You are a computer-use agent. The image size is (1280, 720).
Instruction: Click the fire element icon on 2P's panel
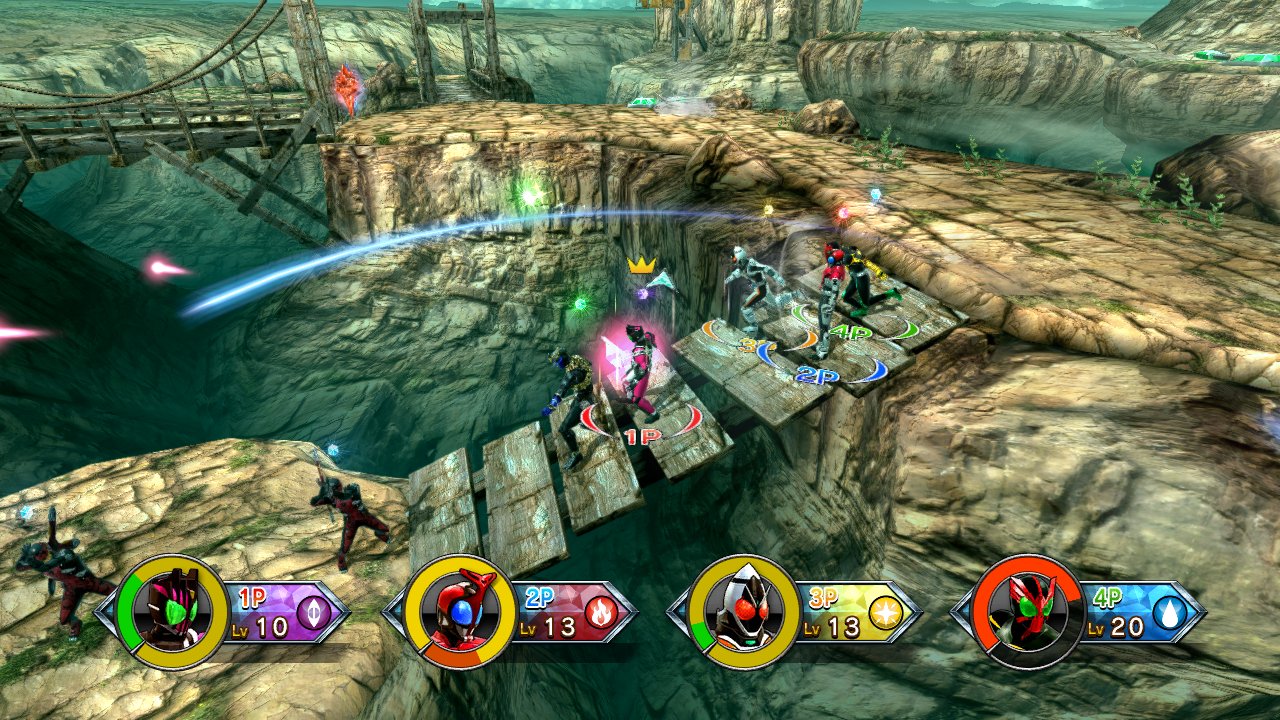(x=601, y=611)
